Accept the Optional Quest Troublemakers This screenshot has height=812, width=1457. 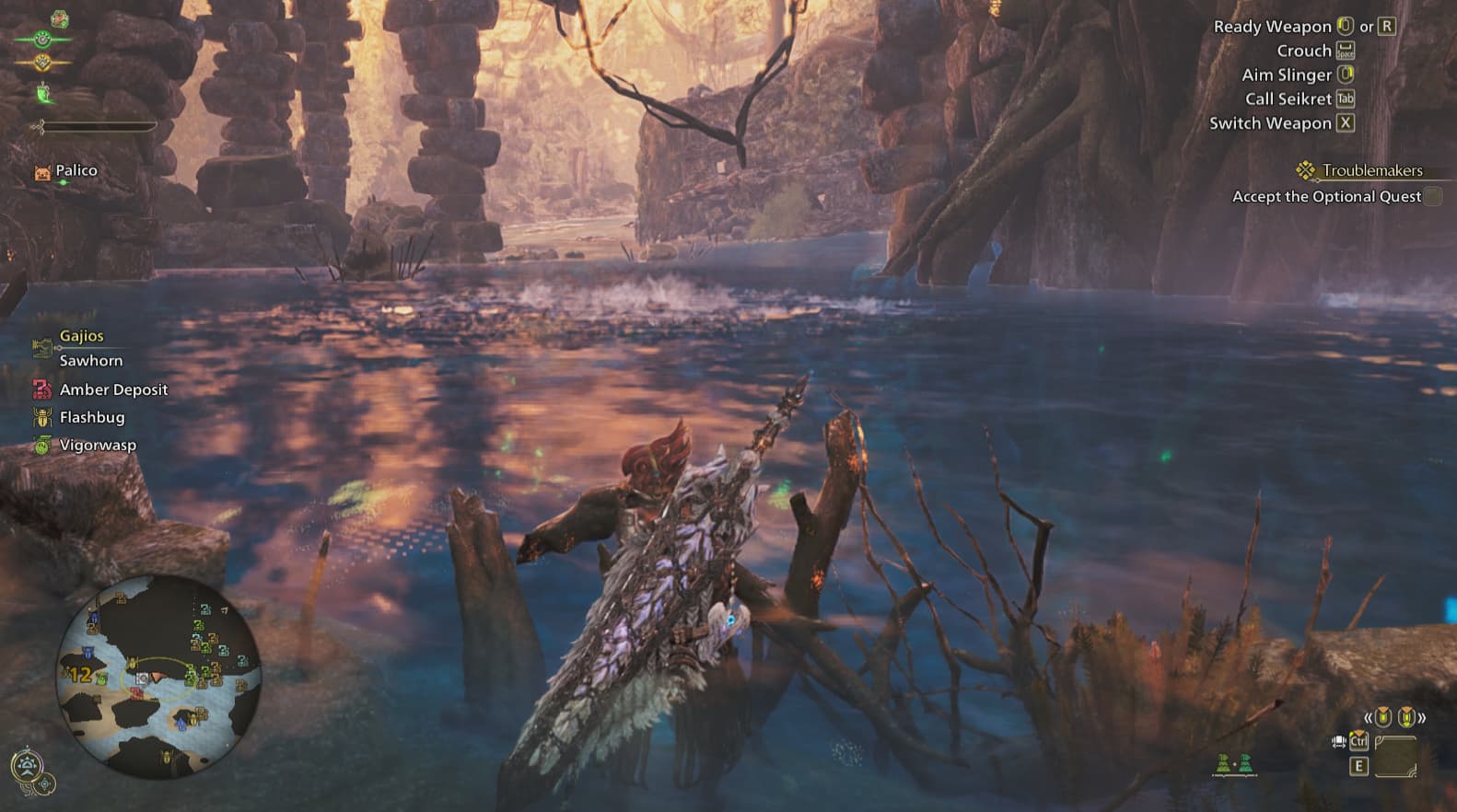click(x=1326, y=196)
